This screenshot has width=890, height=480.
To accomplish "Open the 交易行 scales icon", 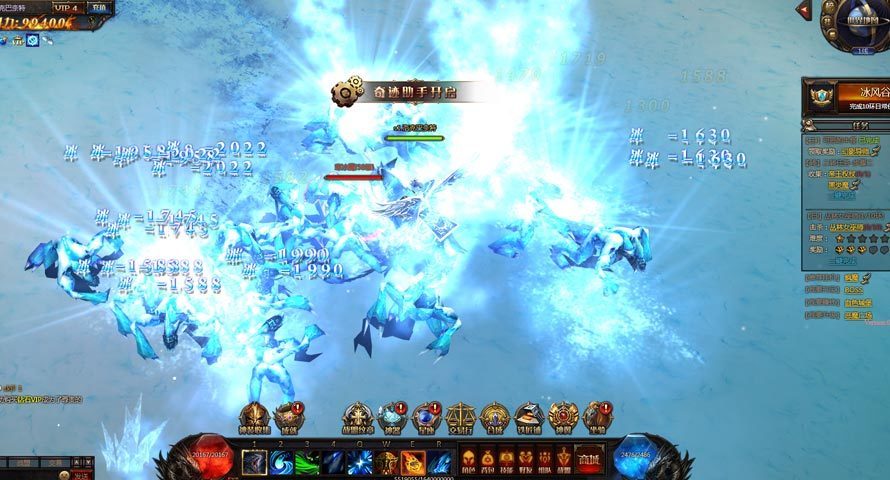I will pos(461,417).
